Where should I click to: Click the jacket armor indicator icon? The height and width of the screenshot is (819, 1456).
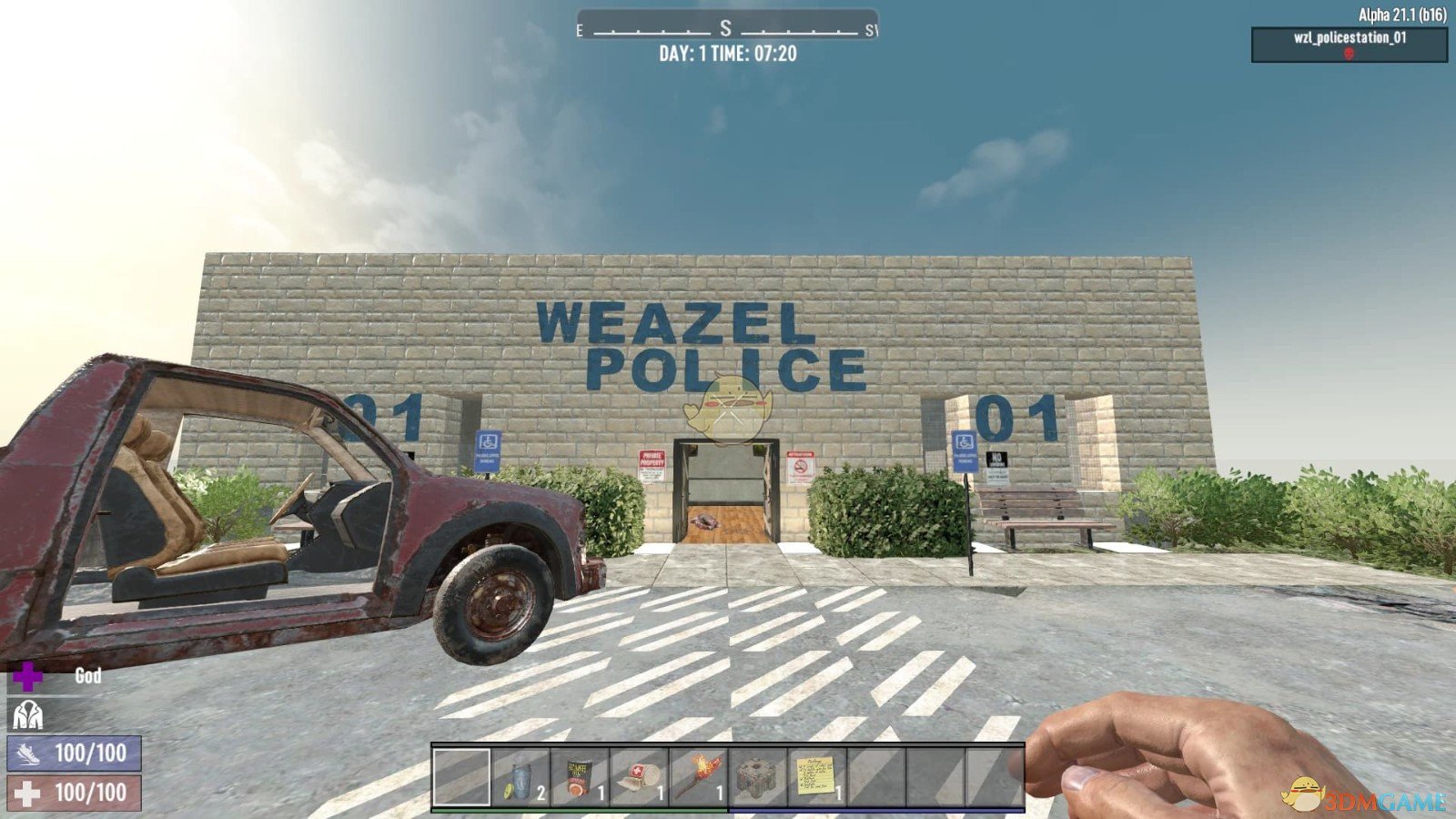click(x=30, y=715)
